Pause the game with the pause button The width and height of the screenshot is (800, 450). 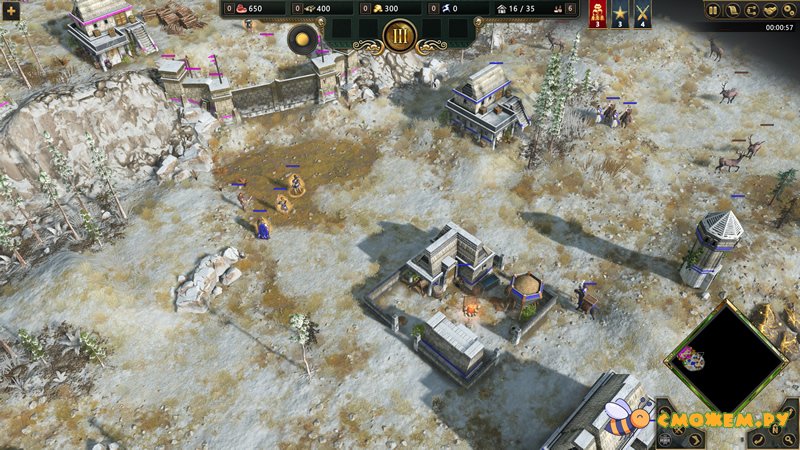[x=713, y=11]
